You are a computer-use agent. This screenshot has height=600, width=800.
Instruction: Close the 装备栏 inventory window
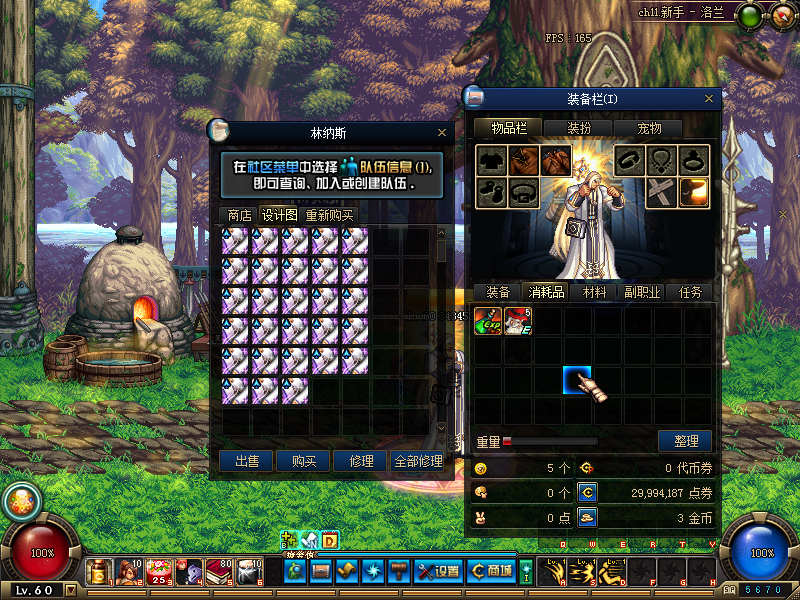click(x=711, y=99)
